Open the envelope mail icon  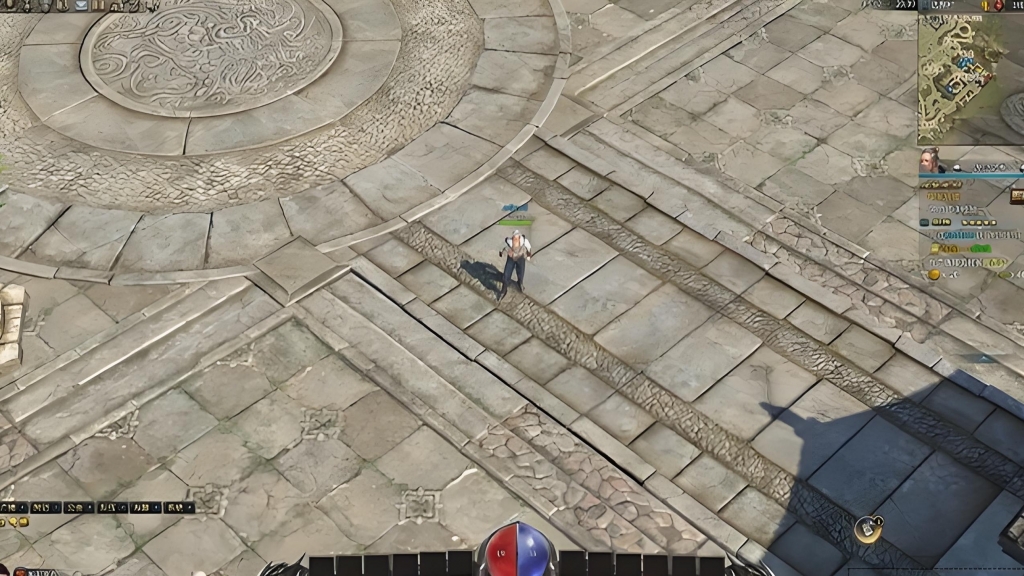tap(81, 5)
